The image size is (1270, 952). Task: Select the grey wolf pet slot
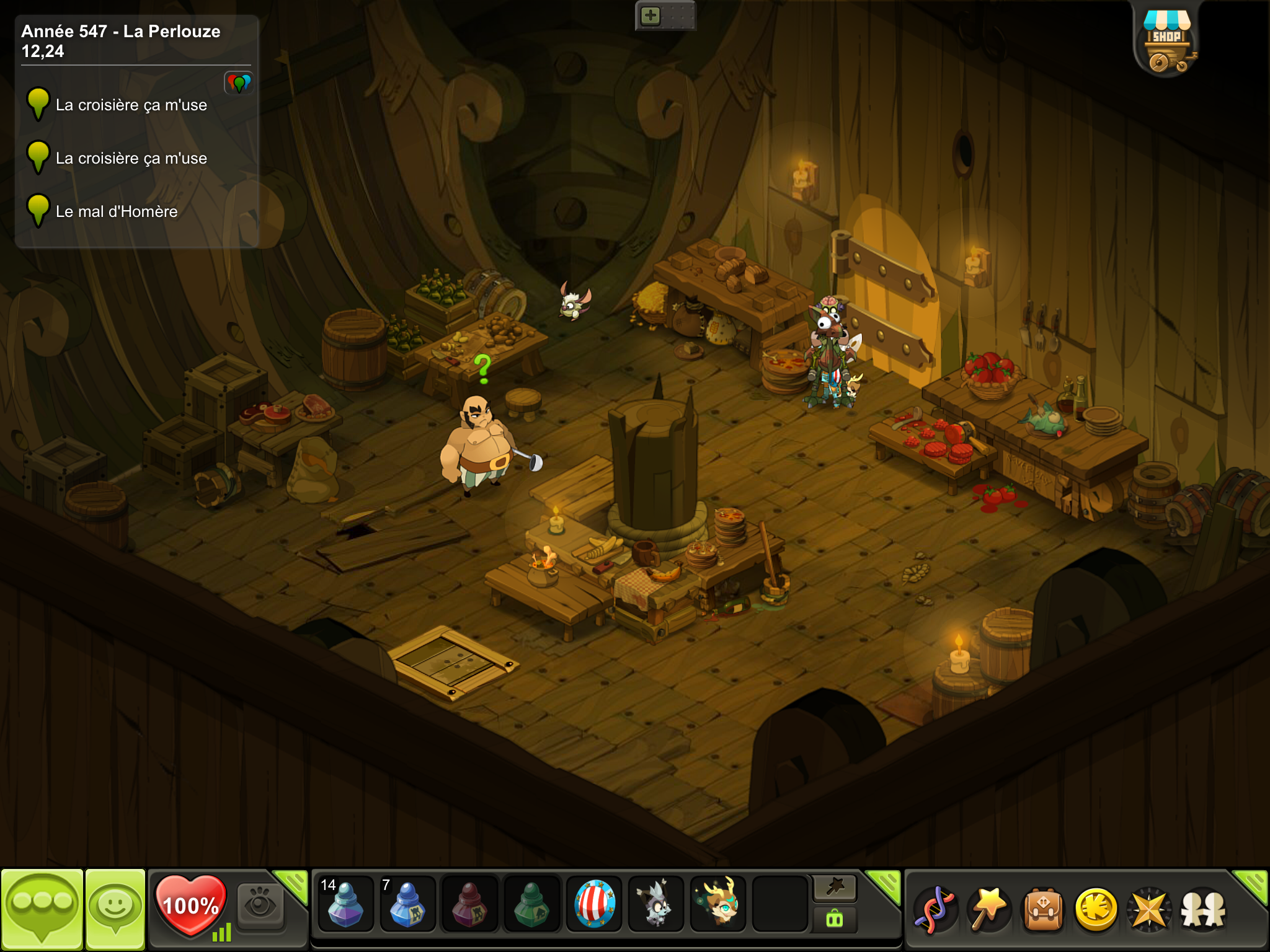(655, 904)
